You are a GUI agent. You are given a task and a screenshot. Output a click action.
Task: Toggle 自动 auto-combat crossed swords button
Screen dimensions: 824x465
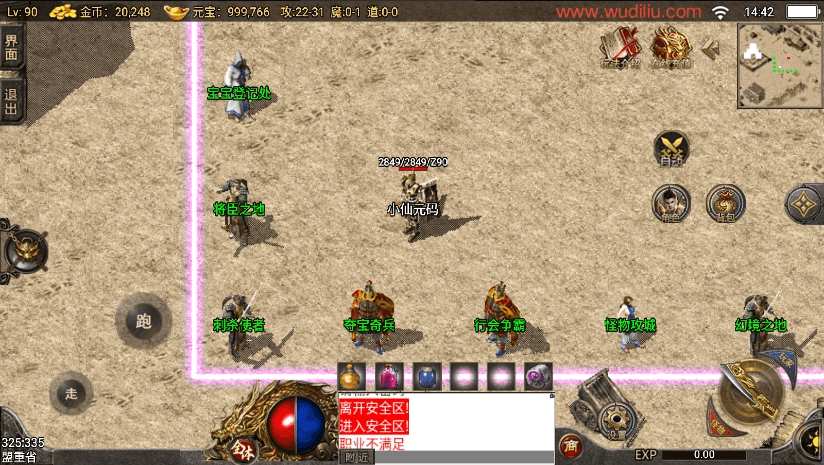tap(671, 148)
